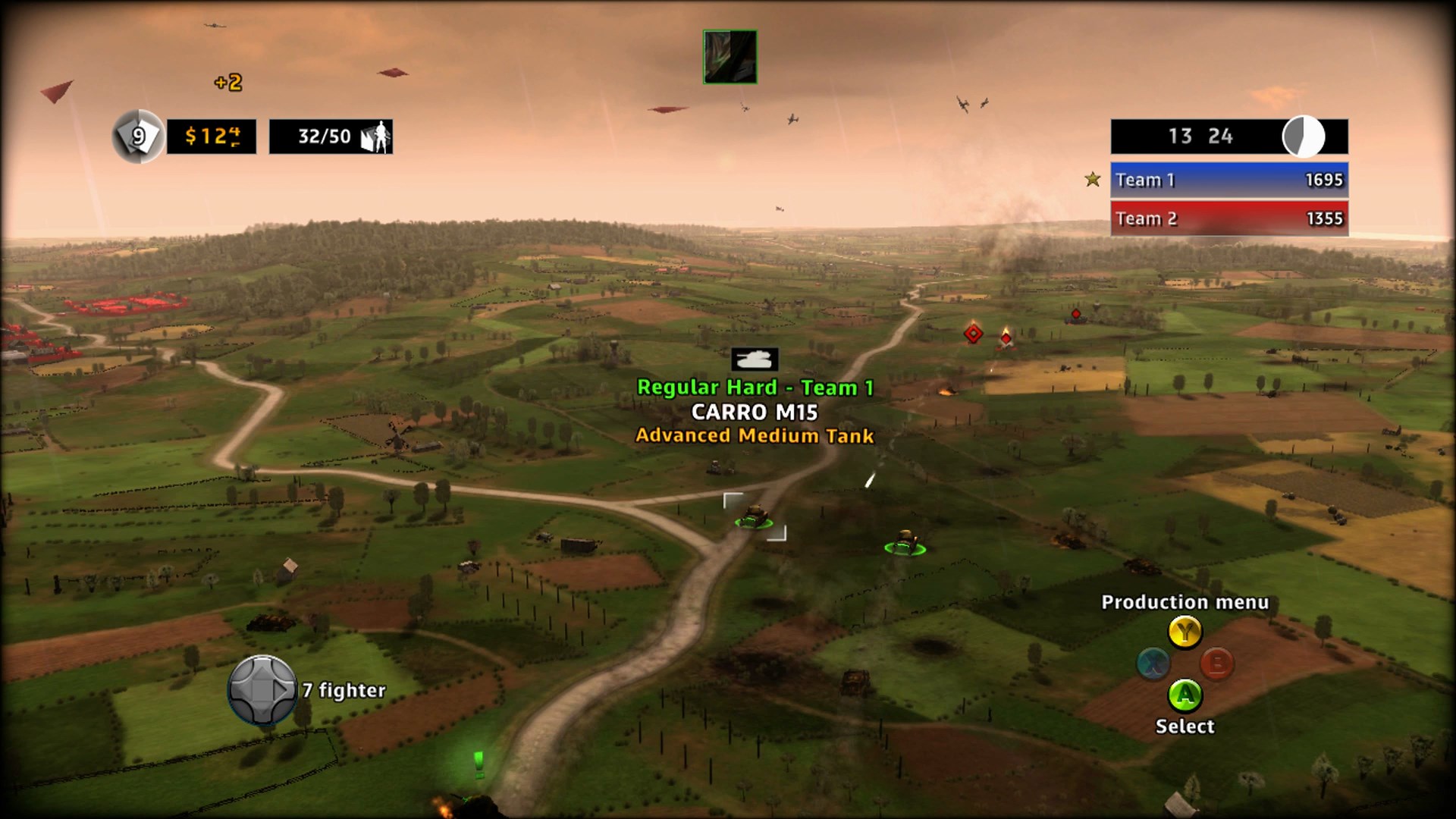Click the Advanced Medium Tank text

755,436
